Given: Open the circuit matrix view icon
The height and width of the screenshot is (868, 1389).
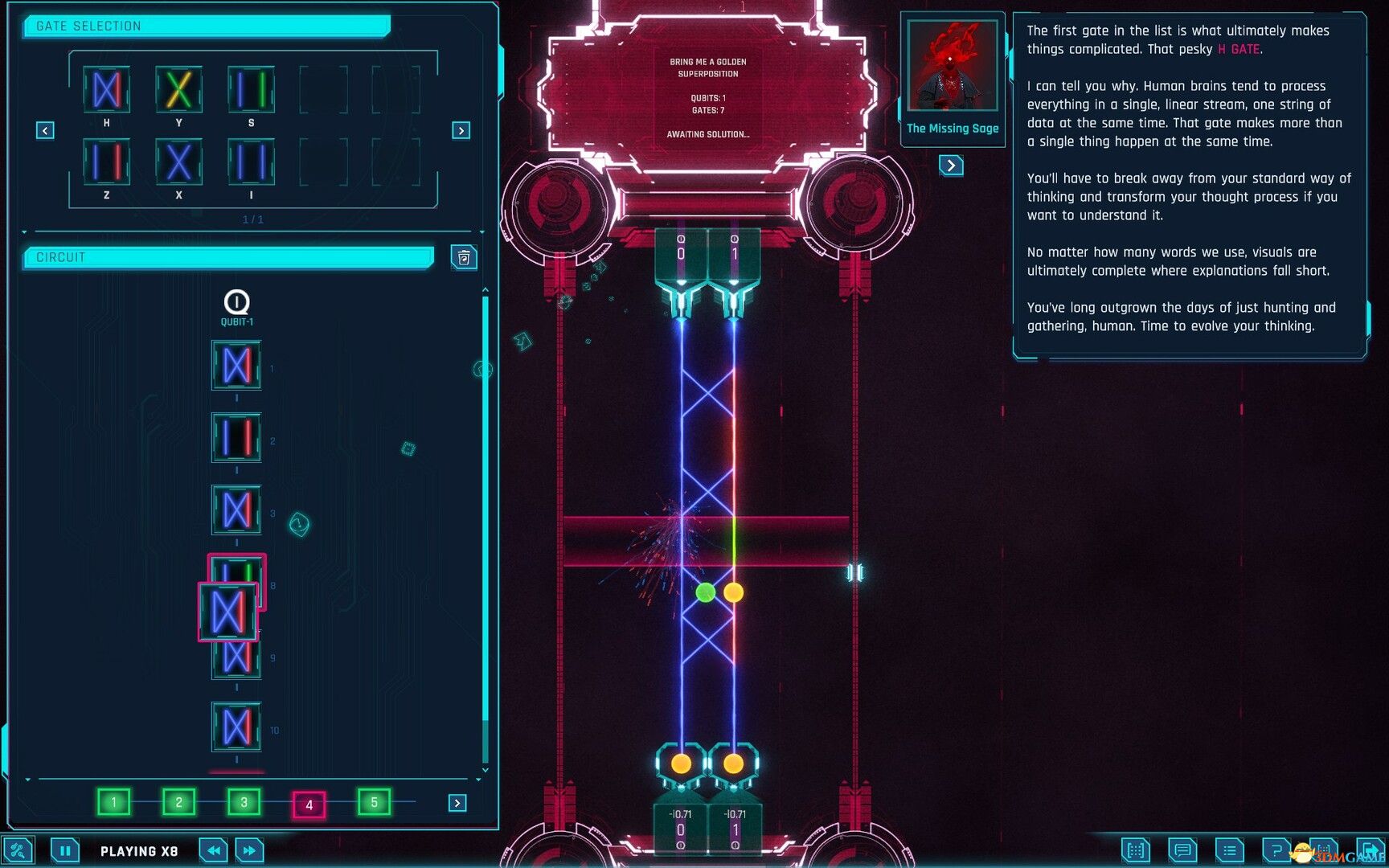Looking at the screenshot, I should click(x=1136, y=850).
